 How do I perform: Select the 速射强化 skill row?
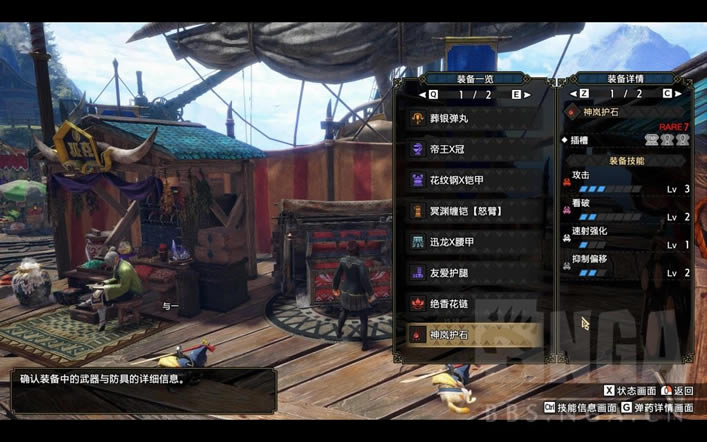click(630, 237)
